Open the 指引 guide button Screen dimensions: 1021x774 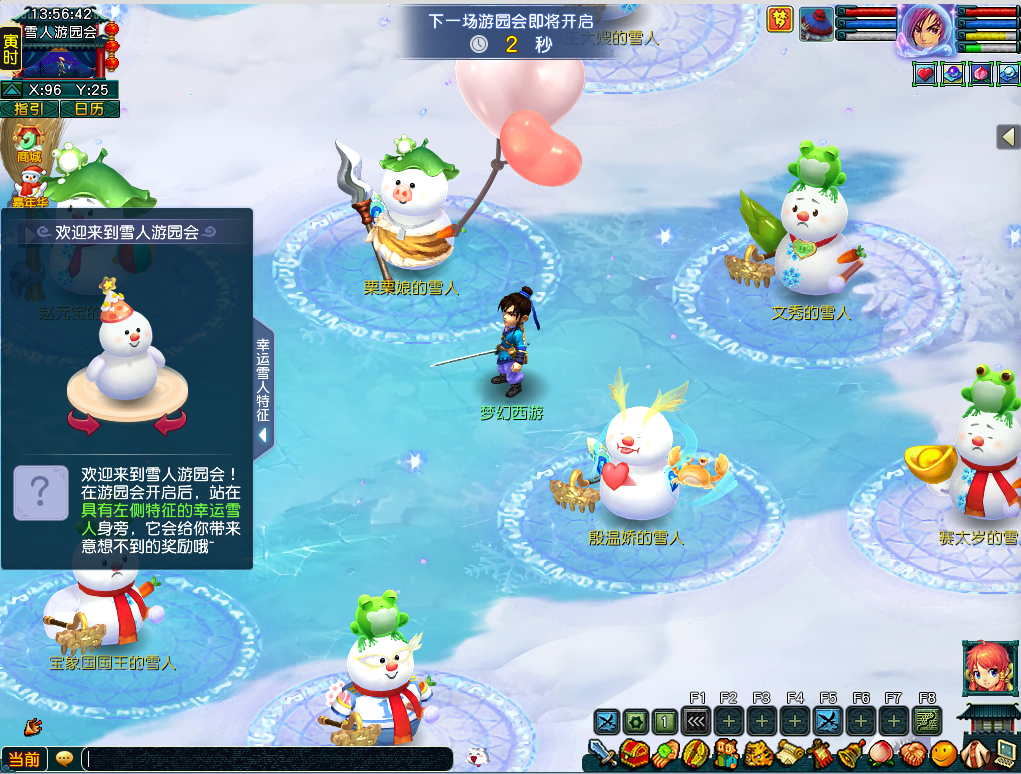pyautogui.click(x=29, y=109)
